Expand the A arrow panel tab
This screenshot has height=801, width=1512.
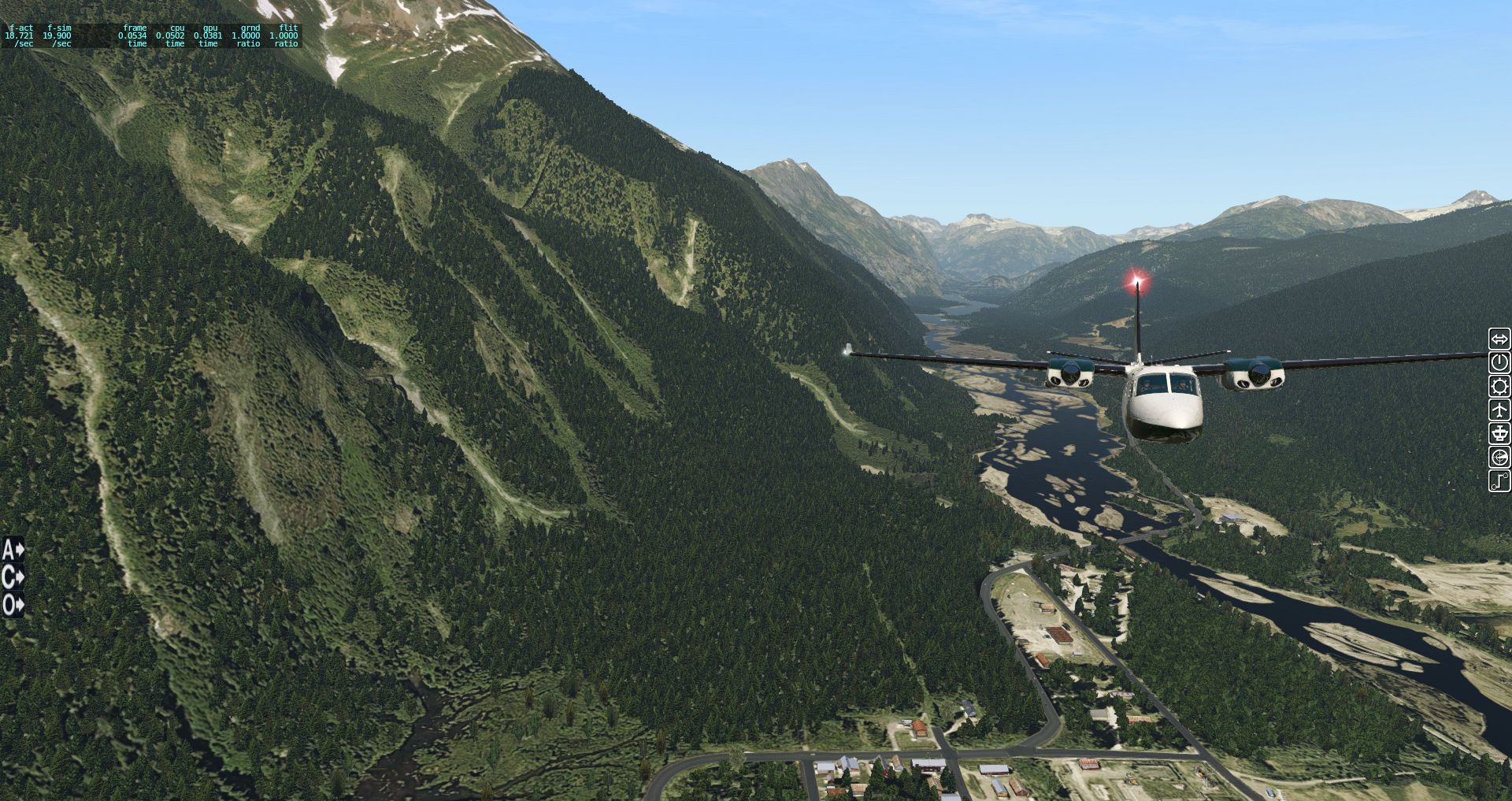click(x=13, y=549)
